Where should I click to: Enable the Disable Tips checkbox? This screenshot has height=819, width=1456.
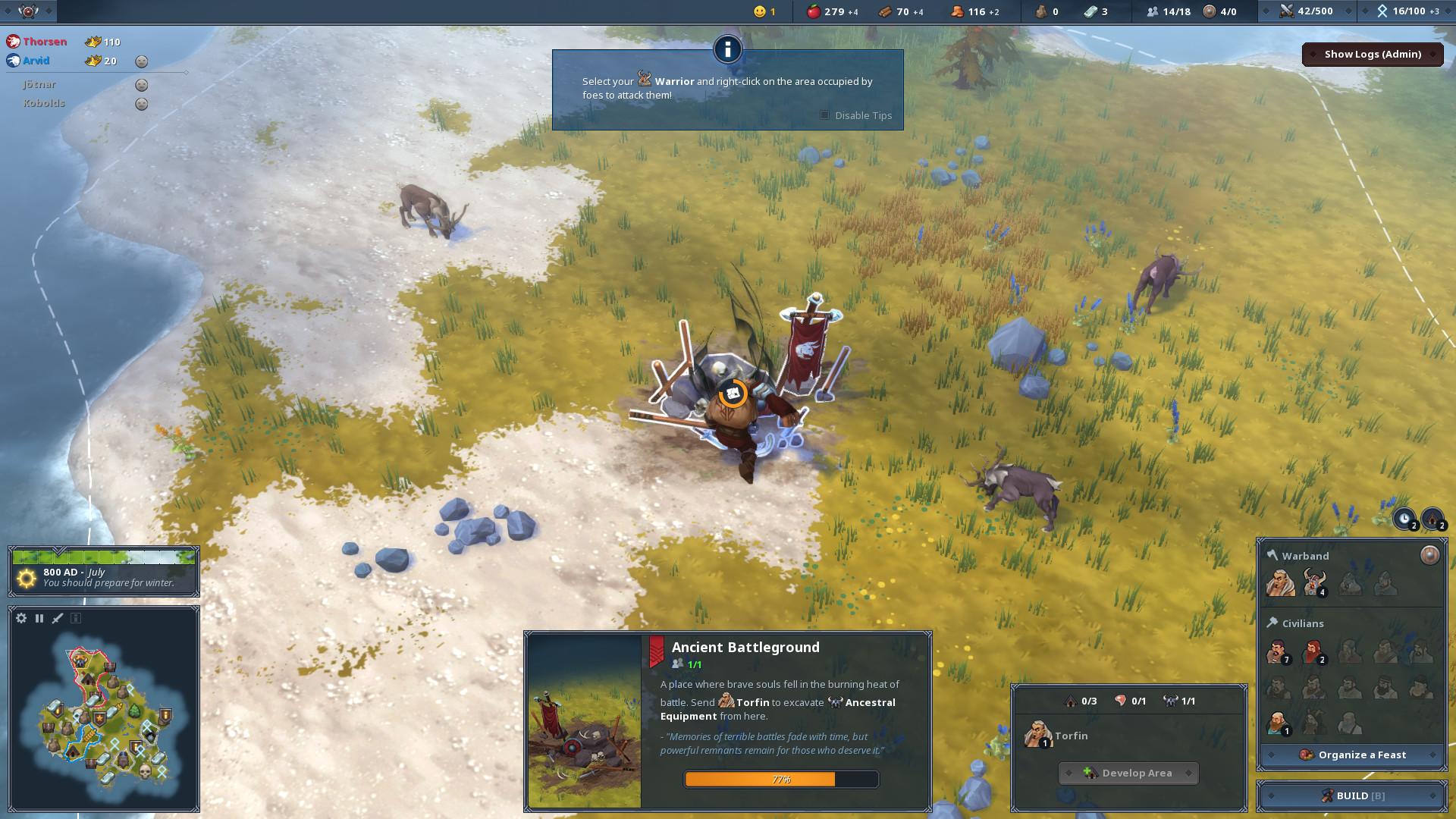point(824,115)
